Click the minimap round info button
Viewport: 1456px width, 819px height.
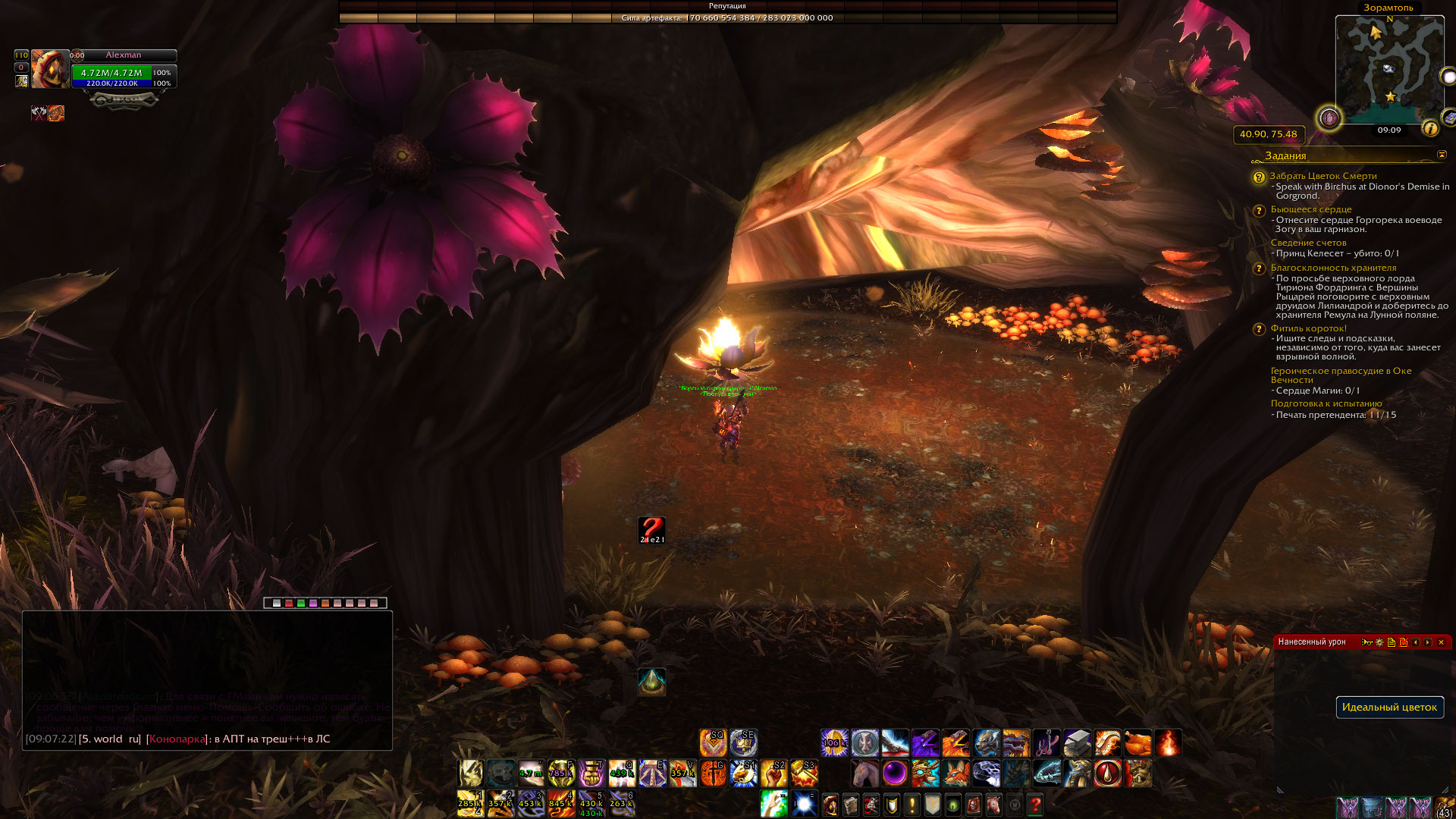(x=1430, y=128)
